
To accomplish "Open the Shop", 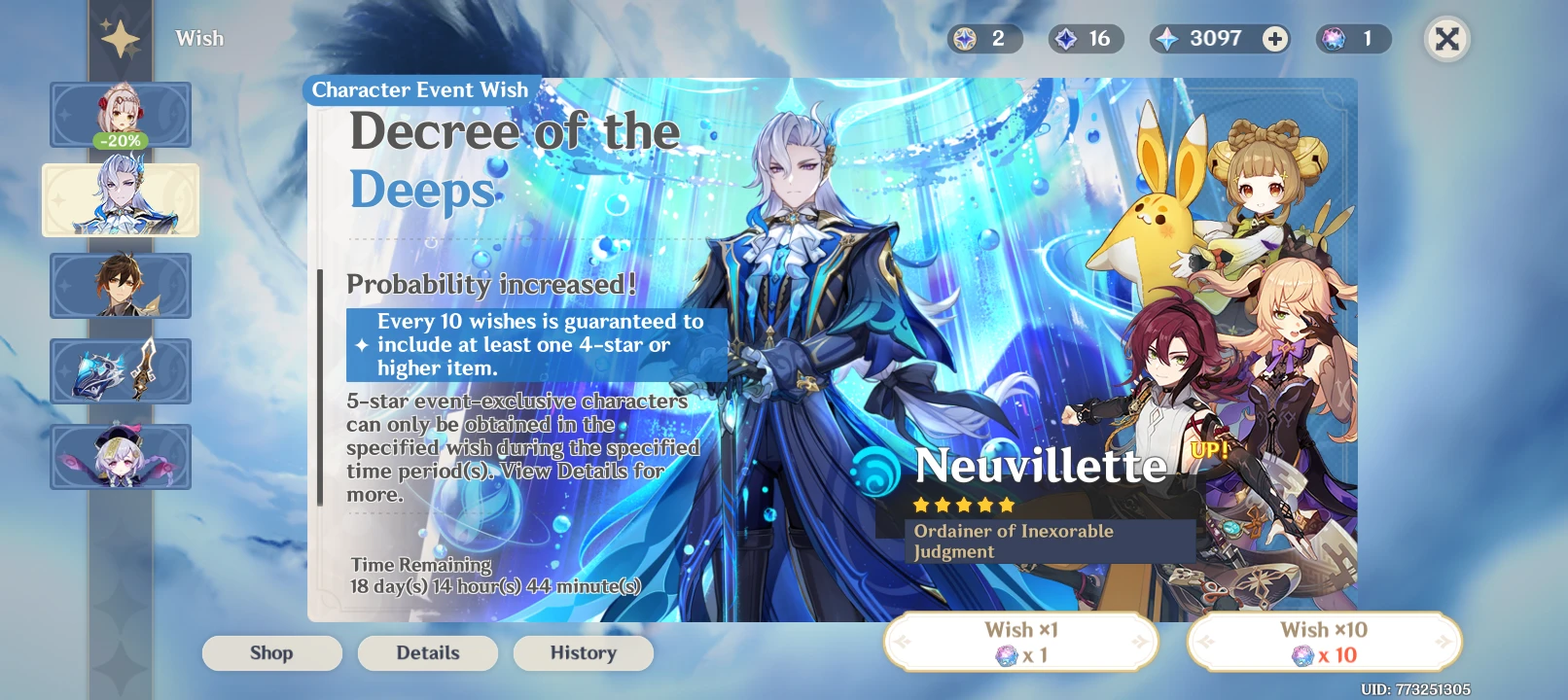I will tap(271, 652).
